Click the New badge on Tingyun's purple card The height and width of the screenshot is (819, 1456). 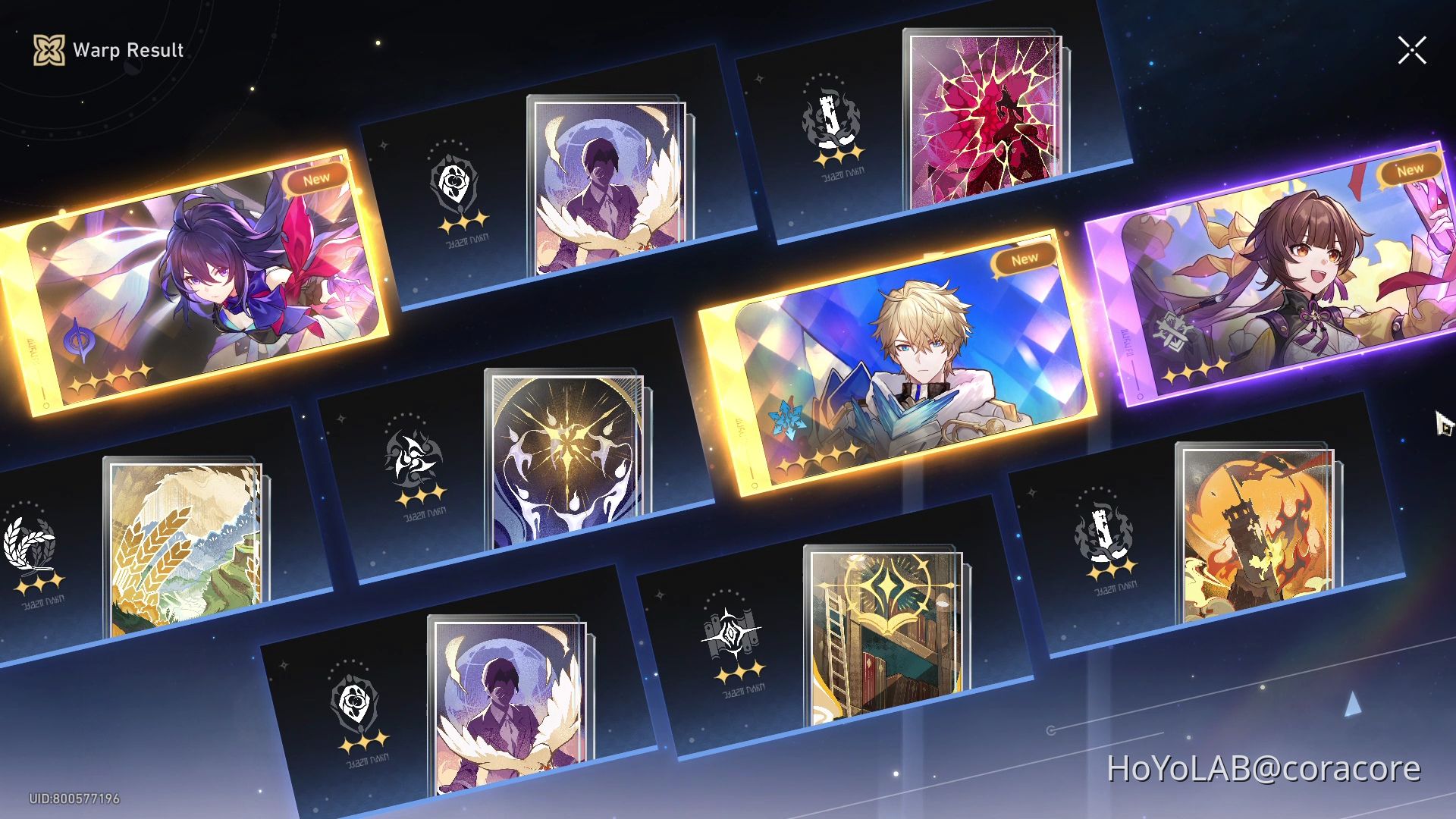(1409, 169)
